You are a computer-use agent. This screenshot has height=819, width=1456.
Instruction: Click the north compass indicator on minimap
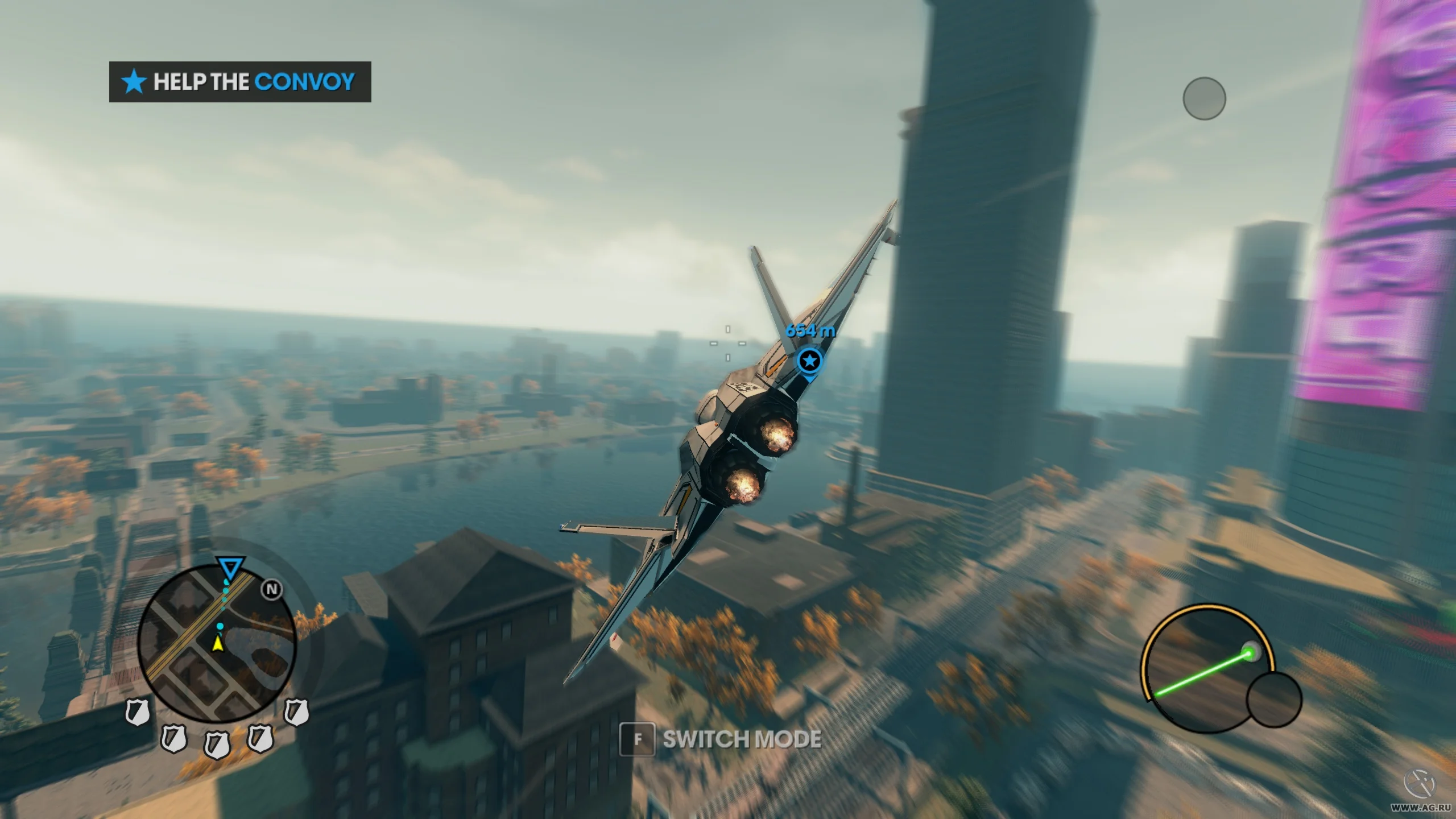tap(272, 590)
